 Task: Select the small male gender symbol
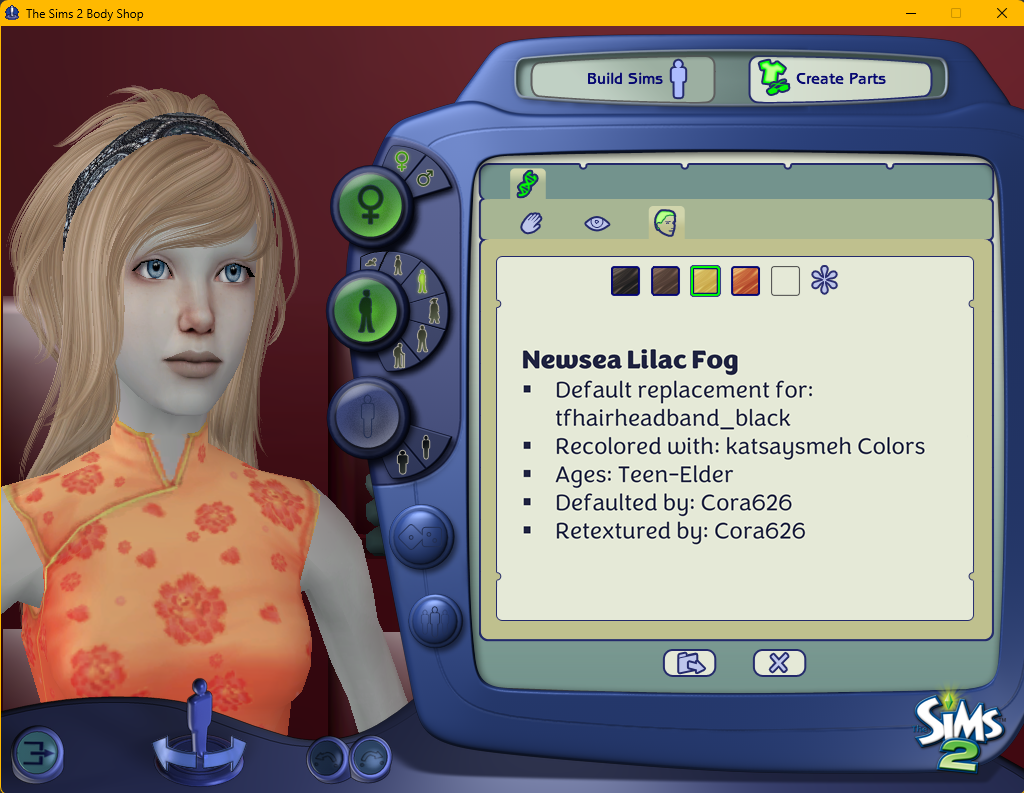(425, 178)
